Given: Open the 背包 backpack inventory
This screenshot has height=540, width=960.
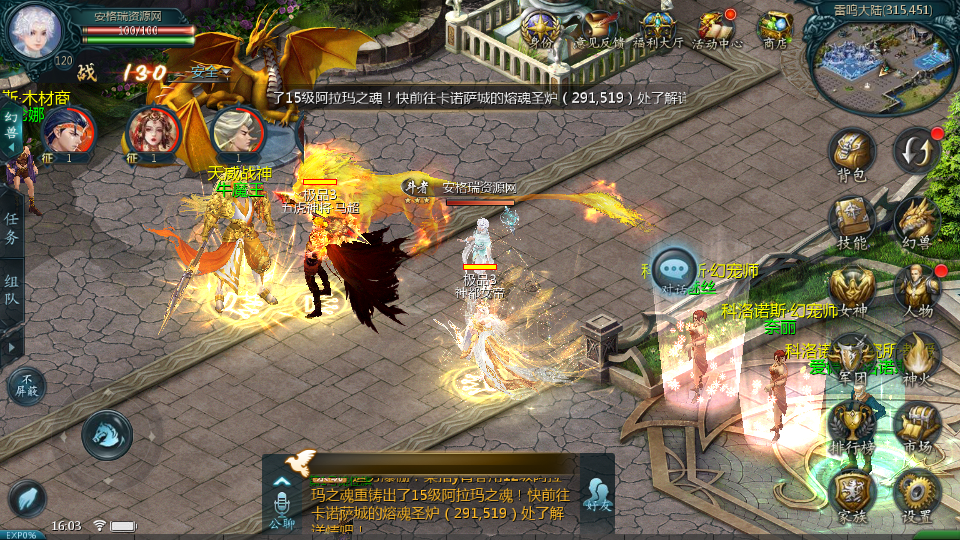Looking at the screenshot, I should [x=852, y=153].
